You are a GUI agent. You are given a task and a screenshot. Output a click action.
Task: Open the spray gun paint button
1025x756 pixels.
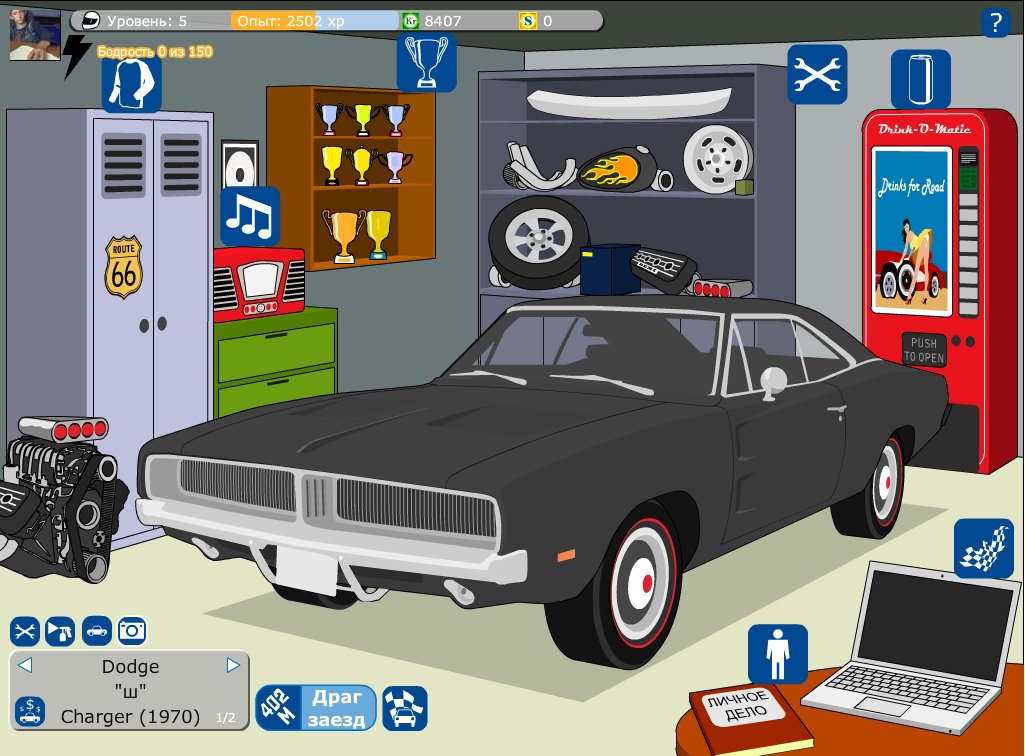pyautogui.click(x=61, y=631)
